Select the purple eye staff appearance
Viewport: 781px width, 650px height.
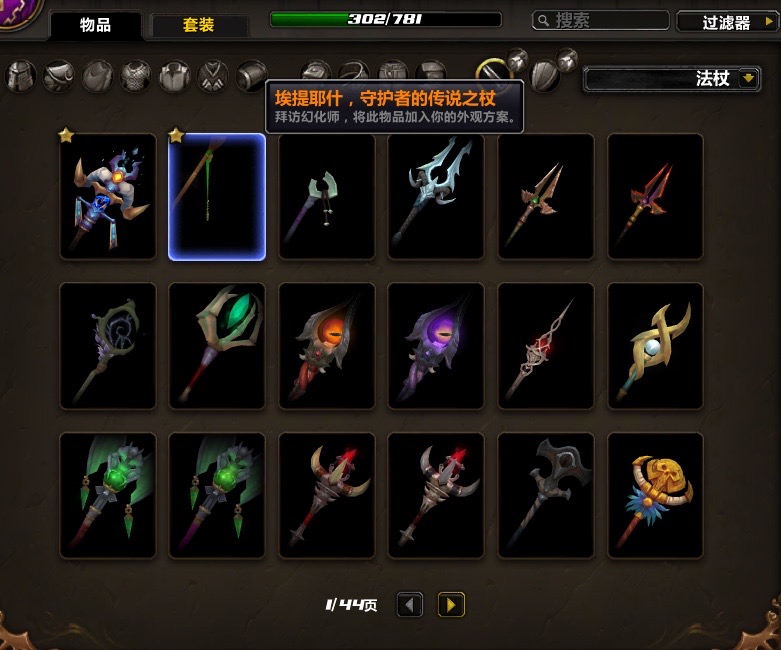pos(436,346)
